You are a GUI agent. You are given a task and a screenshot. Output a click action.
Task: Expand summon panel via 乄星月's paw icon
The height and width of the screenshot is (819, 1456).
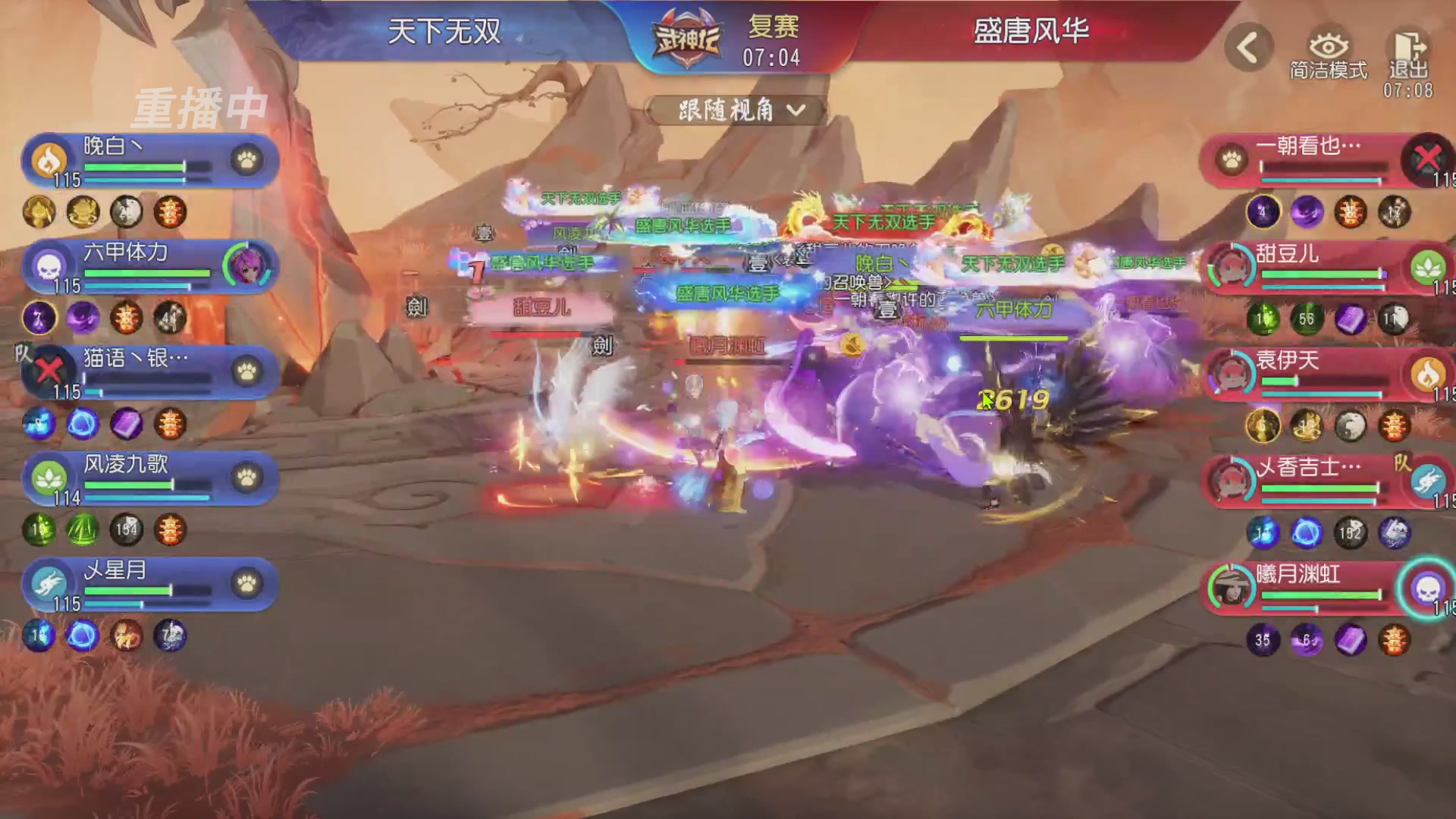pyautogui.click(x=245, y=585)
